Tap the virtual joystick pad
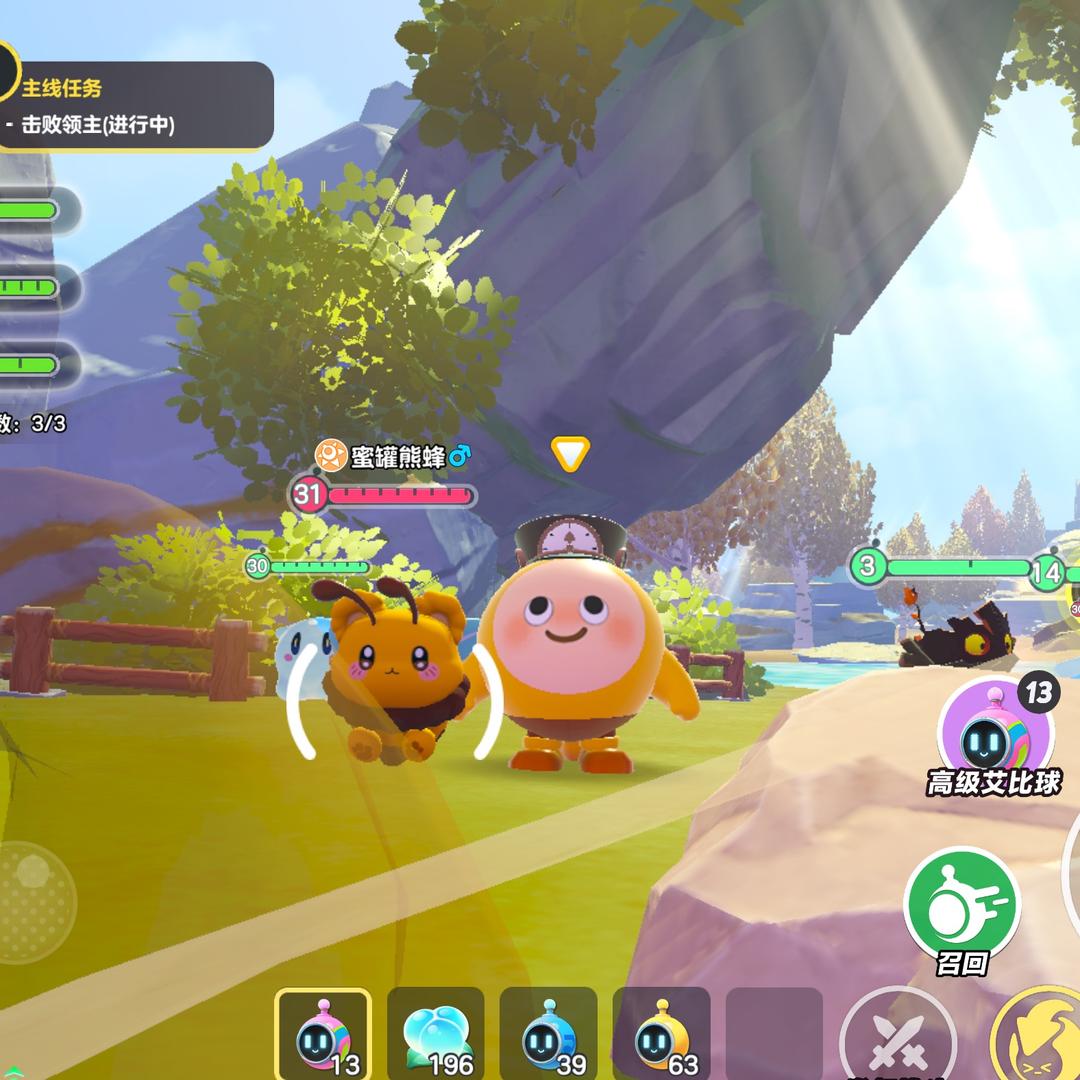 [x=35, y=902]
